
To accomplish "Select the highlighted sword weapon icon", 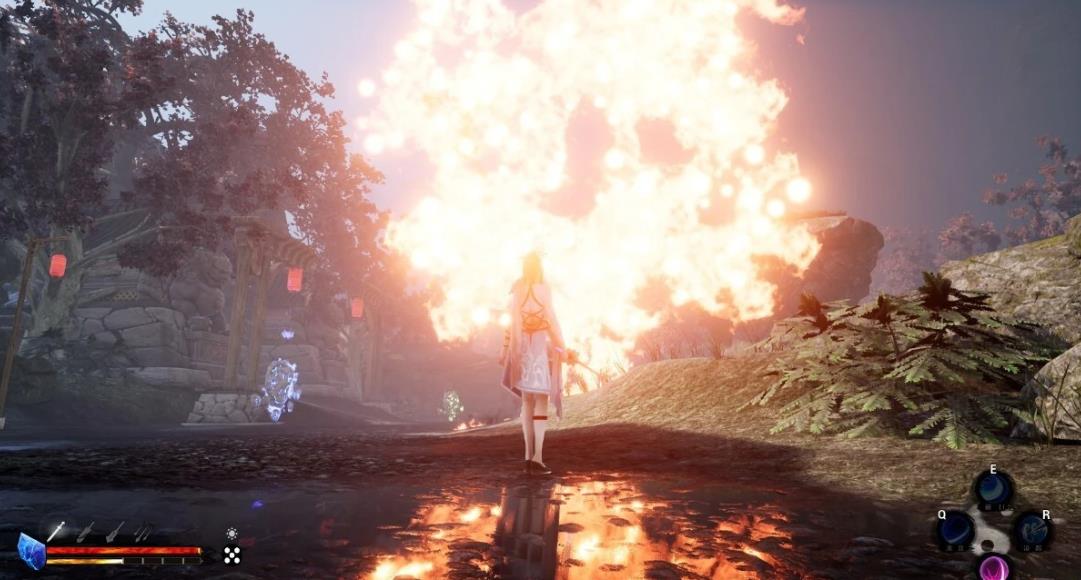I will pos(56,532).
